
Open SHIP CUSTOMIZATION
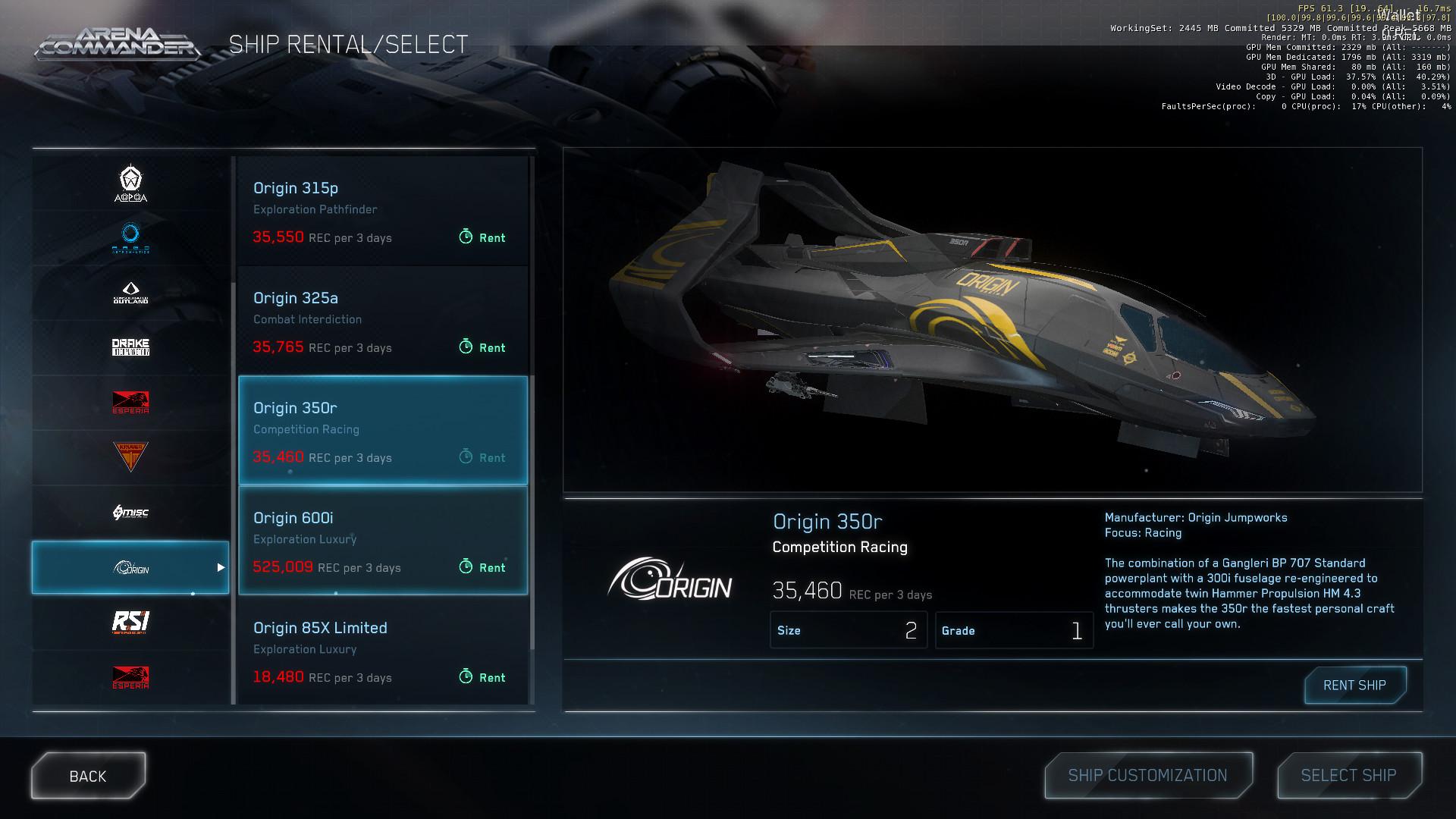pos(1147,775)
